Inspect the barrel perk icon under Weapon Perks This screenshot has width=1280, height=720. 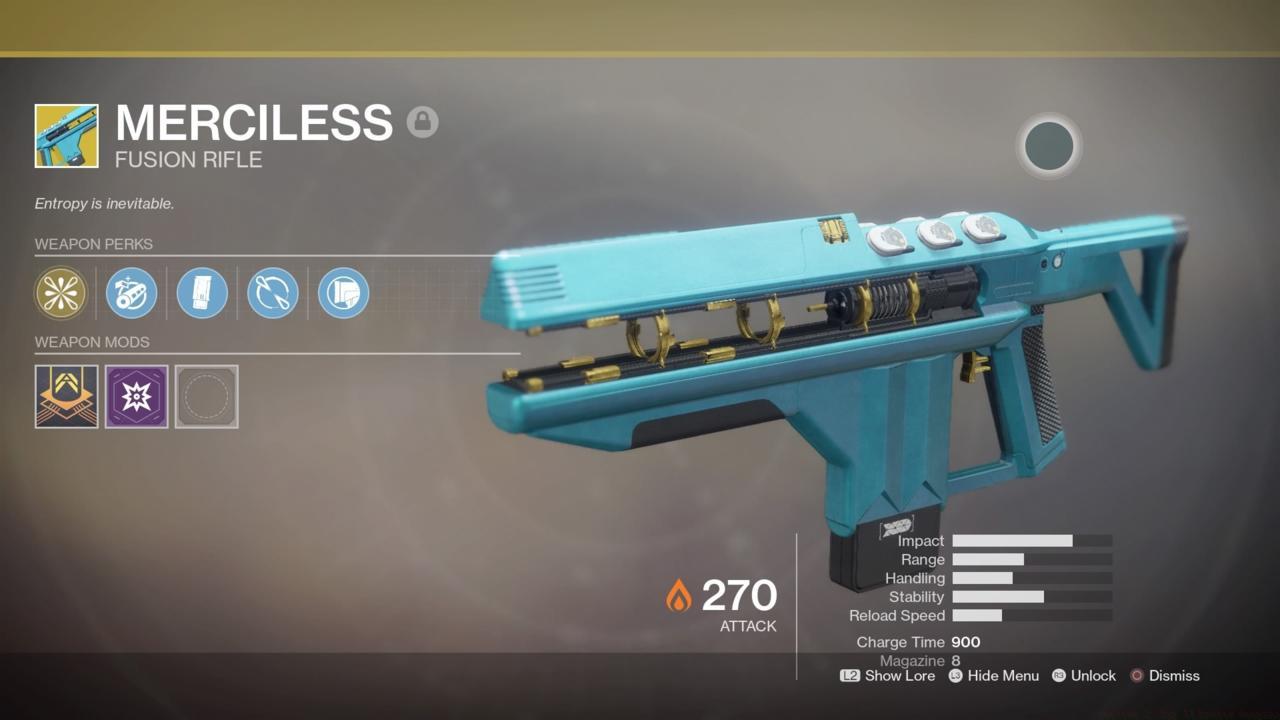tap(131, 293)
